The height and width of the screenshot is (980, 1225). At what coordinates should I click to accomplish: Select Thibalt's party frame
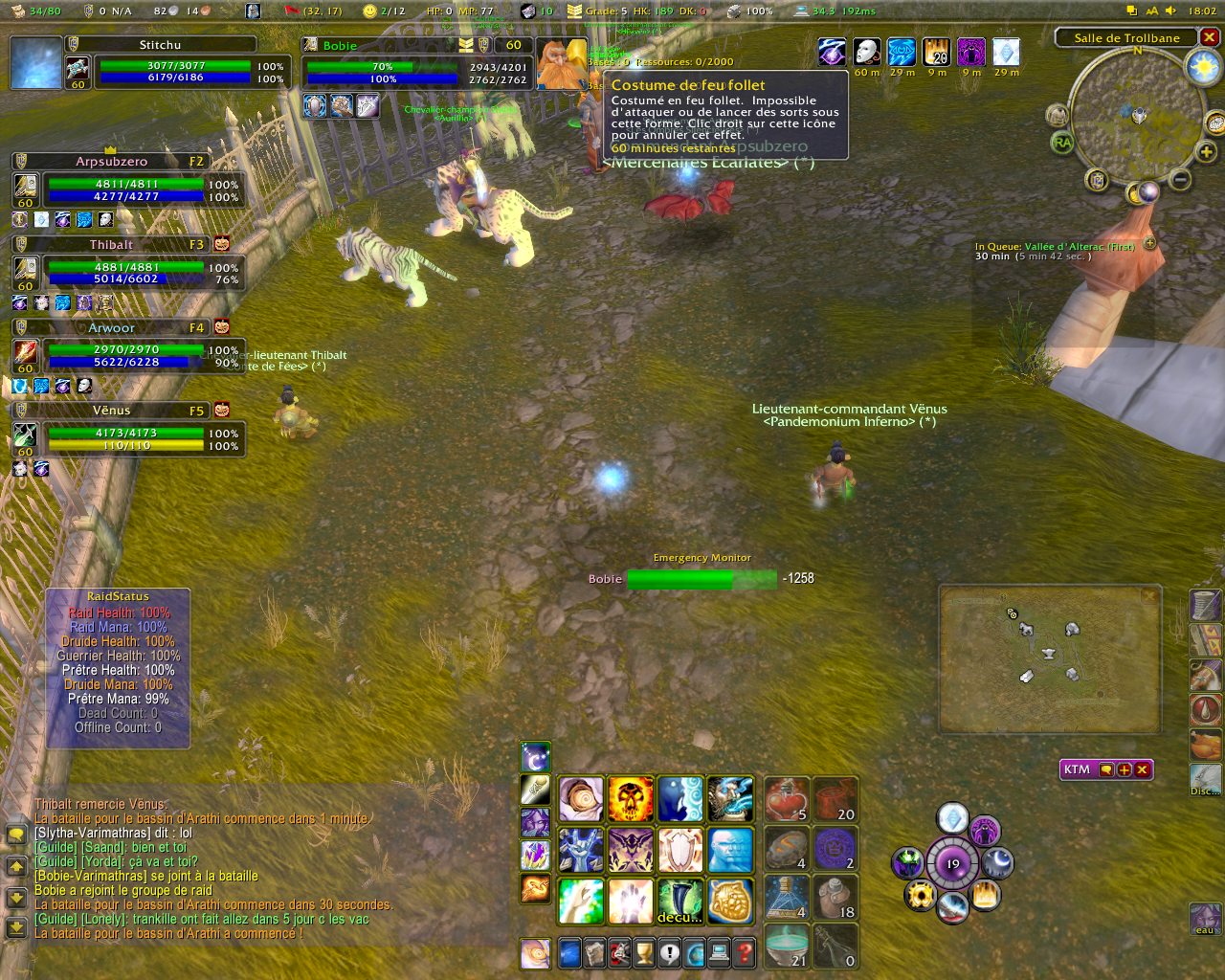(x=112, y=245)
